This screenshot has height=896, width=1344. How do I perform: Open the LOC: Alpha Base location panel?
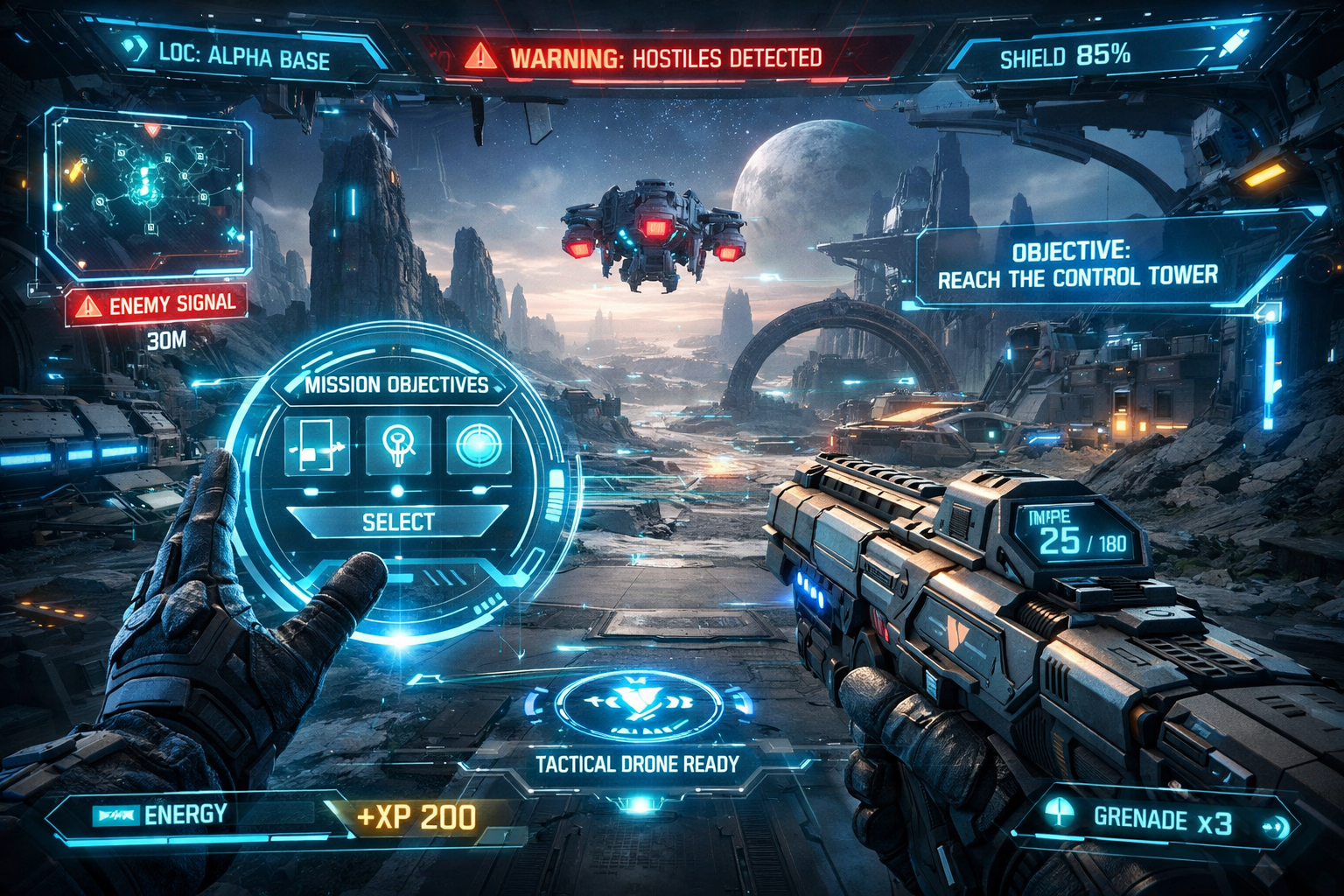(x=243, y=57)
